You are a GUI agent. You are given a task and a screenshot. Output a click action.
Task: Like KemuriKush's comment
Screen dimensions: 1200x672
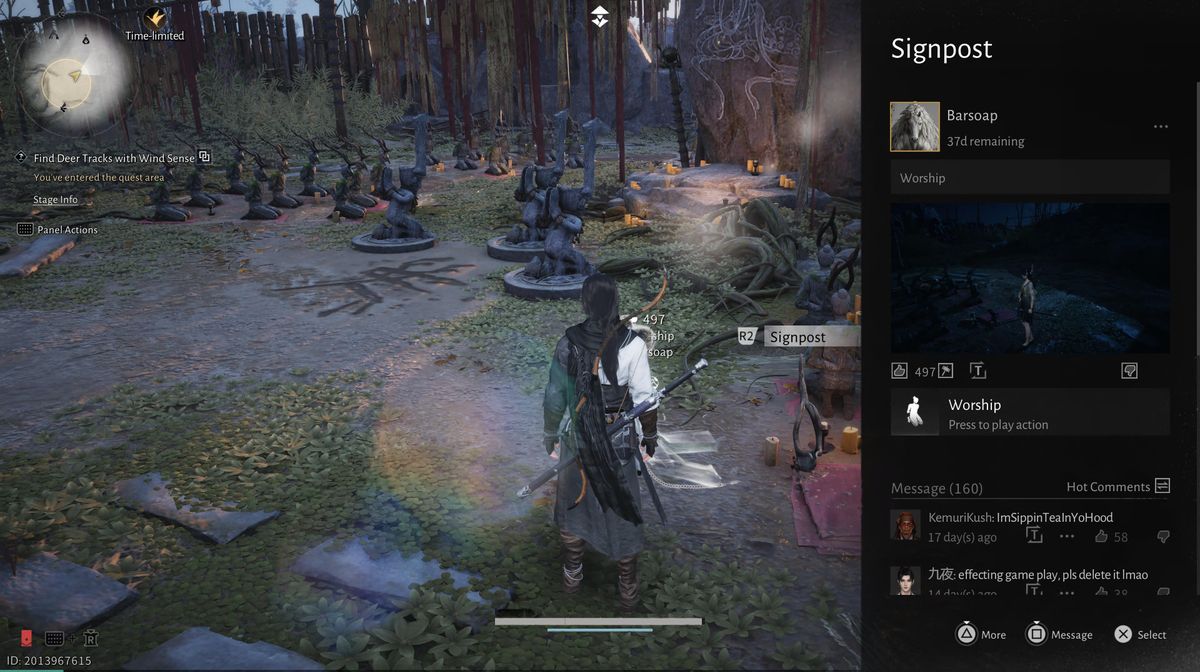[1101, 537]
